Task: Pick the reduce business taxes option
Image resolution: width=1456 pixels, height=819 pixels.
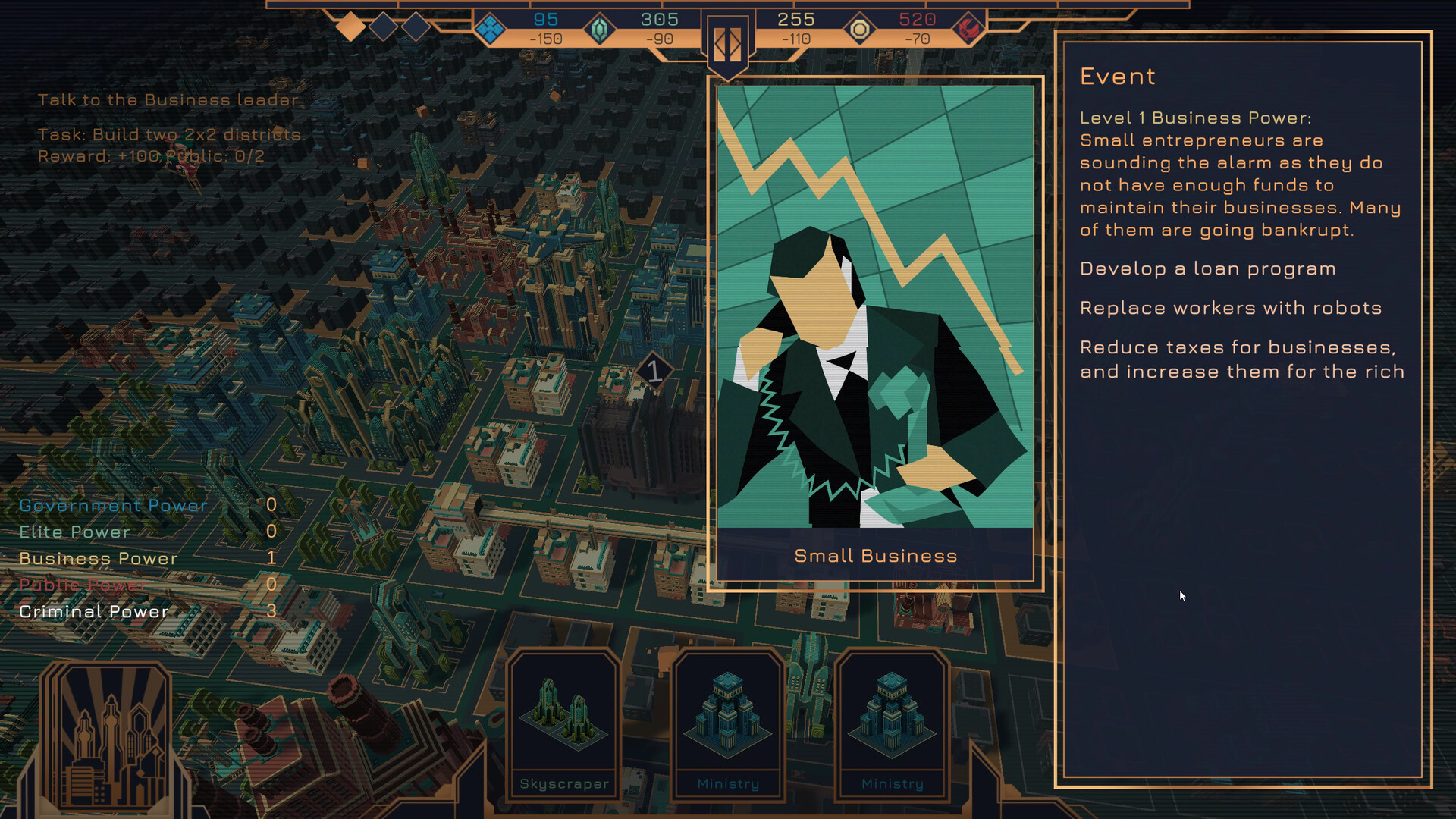Action: pyautogui.click(x=1241, y=359)
